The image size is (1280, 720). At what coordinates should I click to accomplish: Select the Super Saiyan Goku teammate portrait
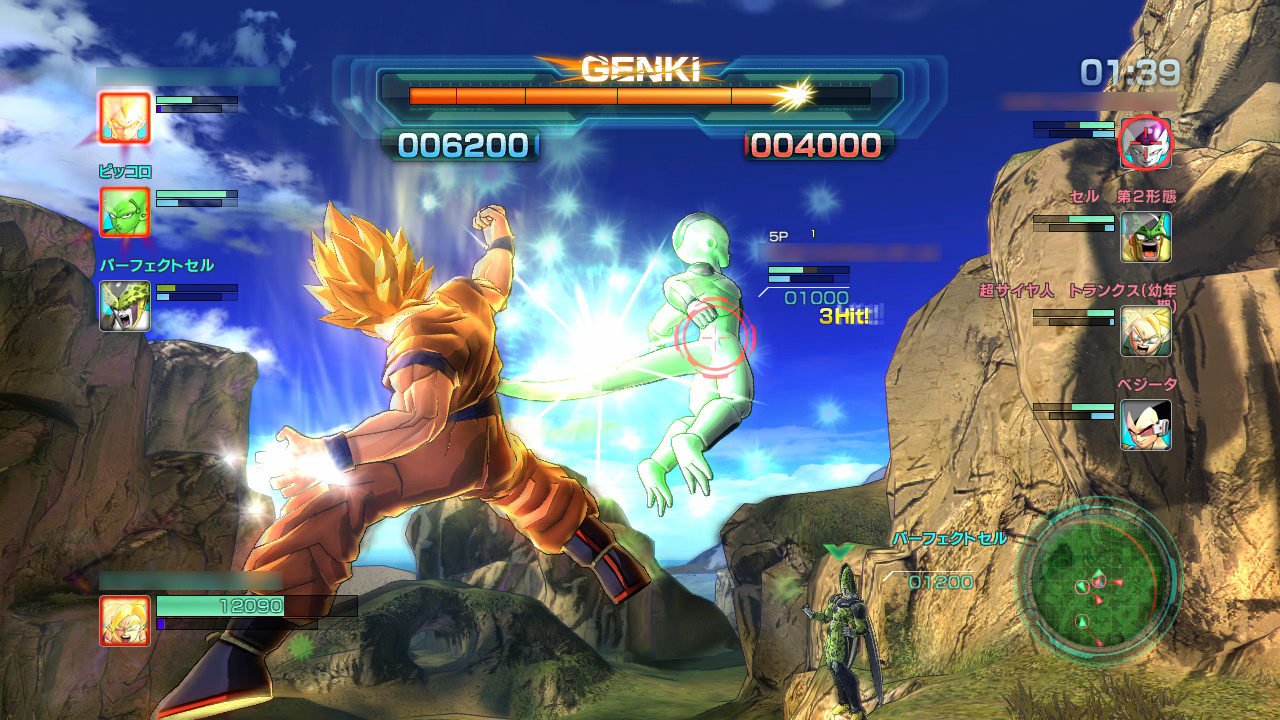[x=125, y=117]
